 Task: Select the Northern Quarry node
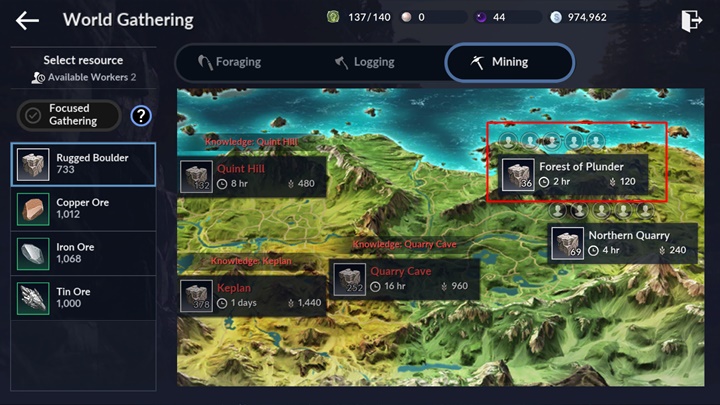[x=624, y=243]
